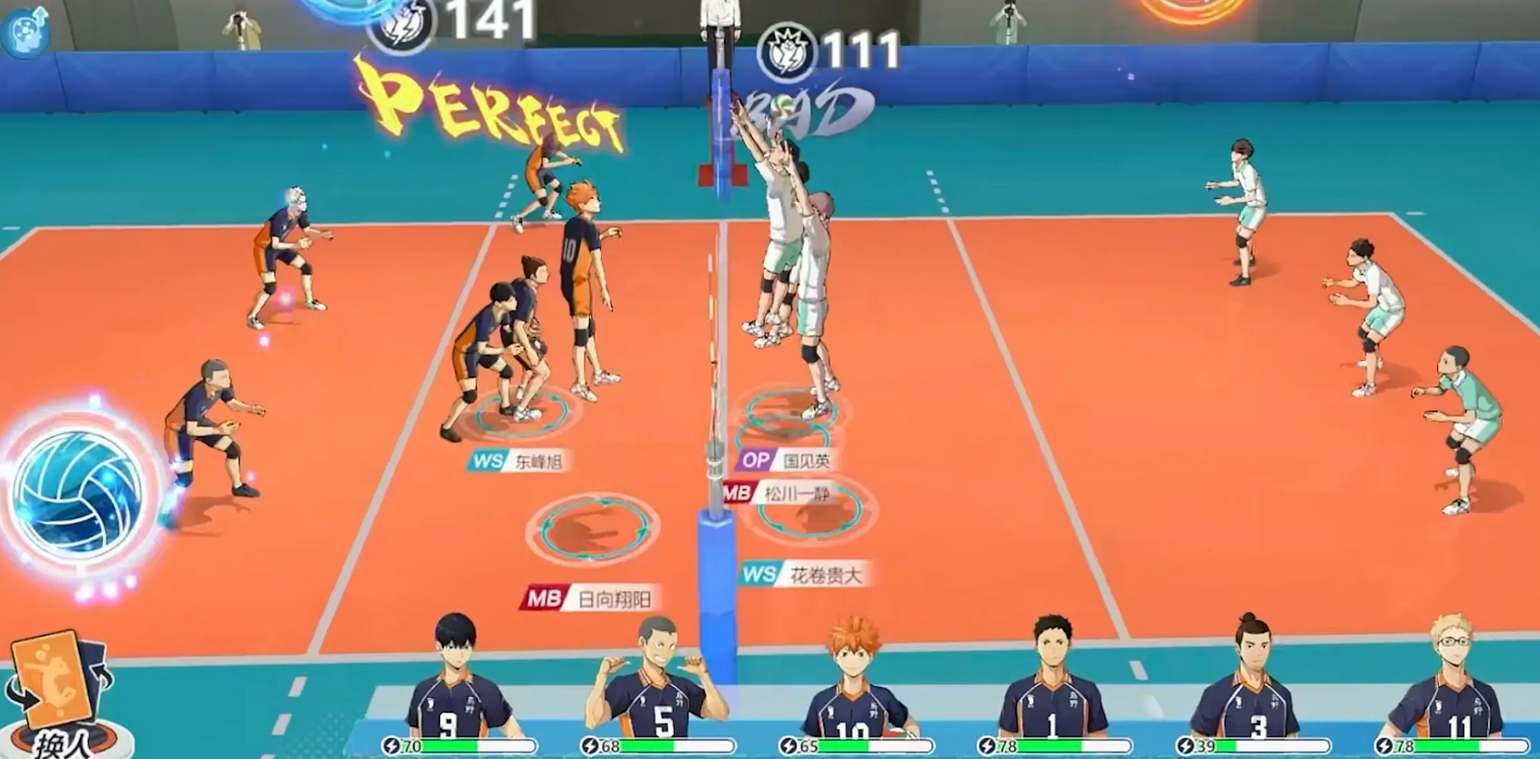Pick the orange-haired number 10 portrait
Viewport: 1540px width, 759px height.
coord(853,682)
